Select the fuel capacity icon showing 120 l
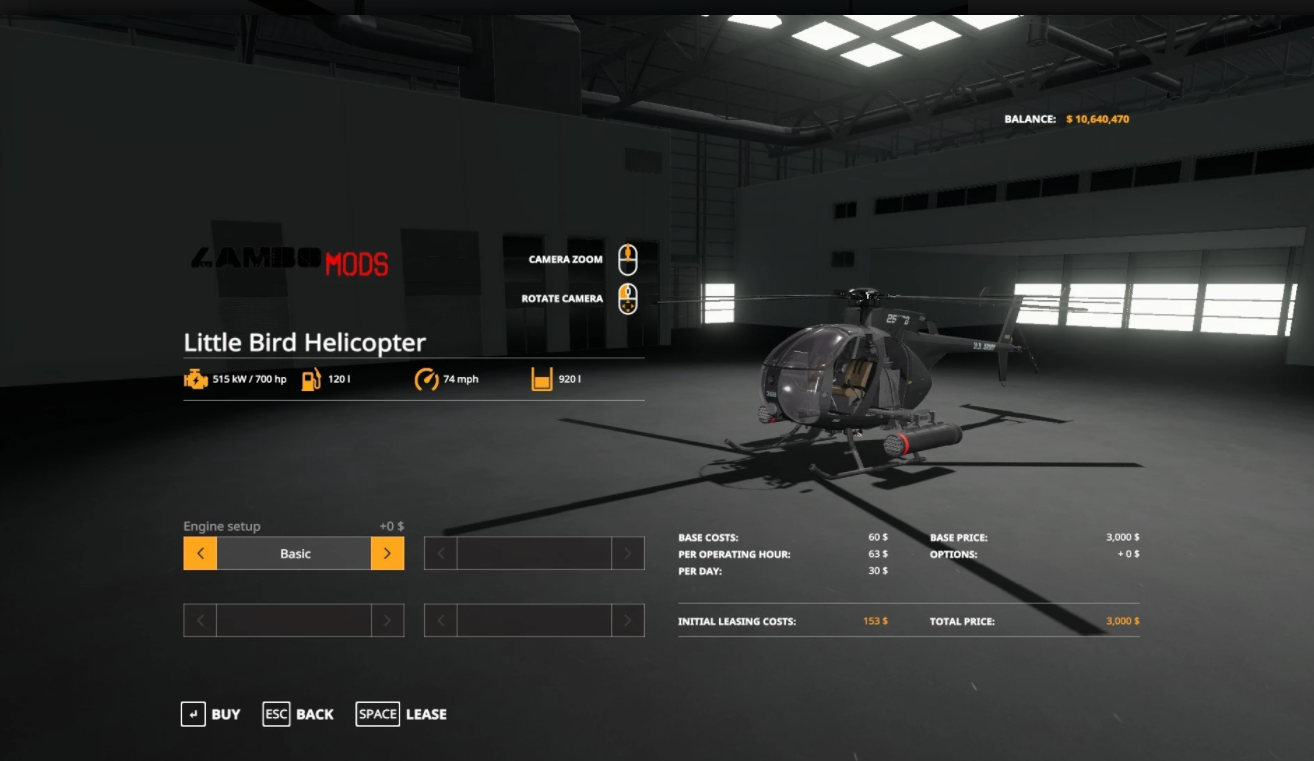This screenshot has width=1314, height=761. tap(312, 378)
